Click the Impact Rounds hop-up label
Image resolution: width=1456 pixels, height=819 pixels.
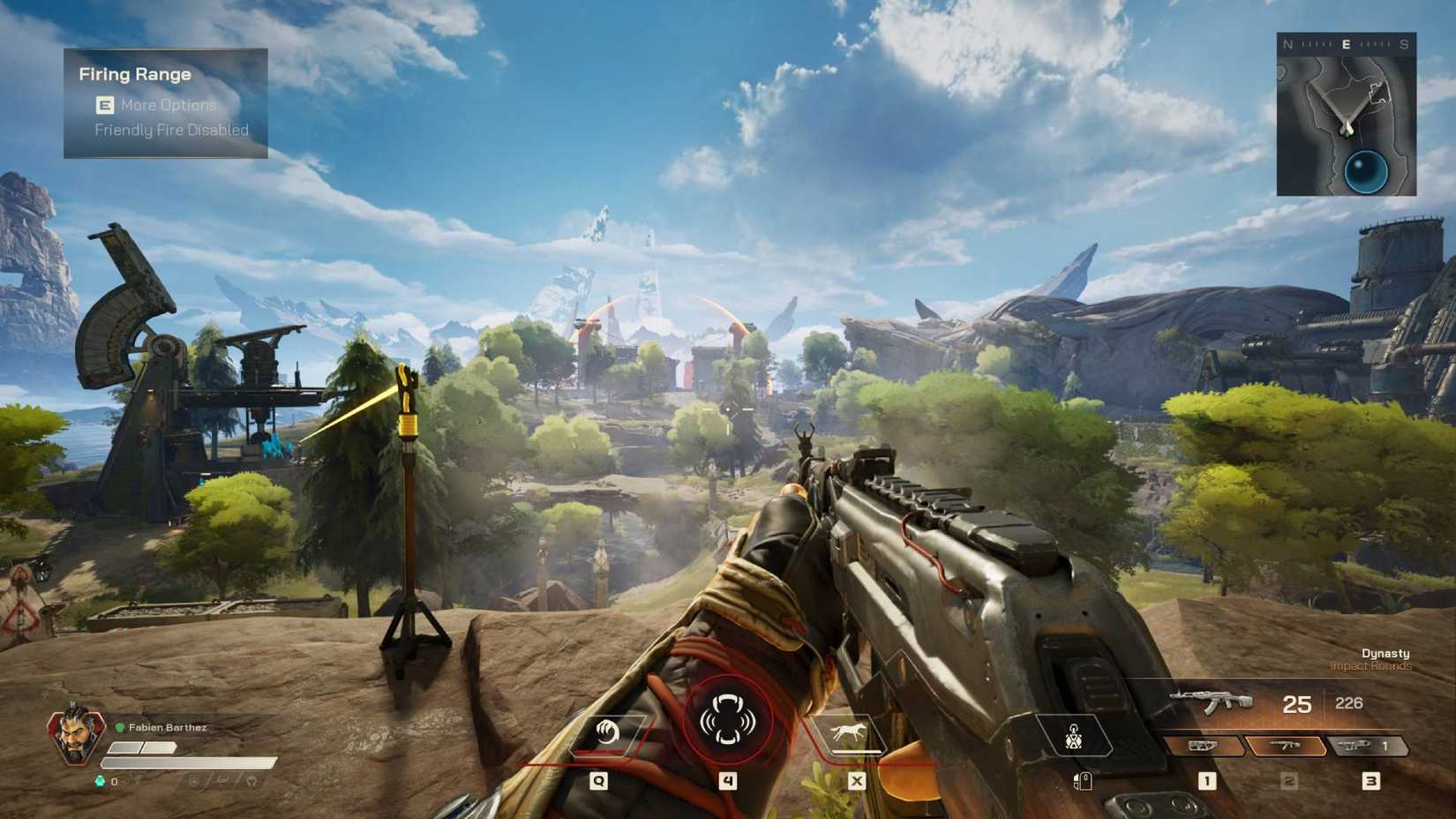(1370, 665)
